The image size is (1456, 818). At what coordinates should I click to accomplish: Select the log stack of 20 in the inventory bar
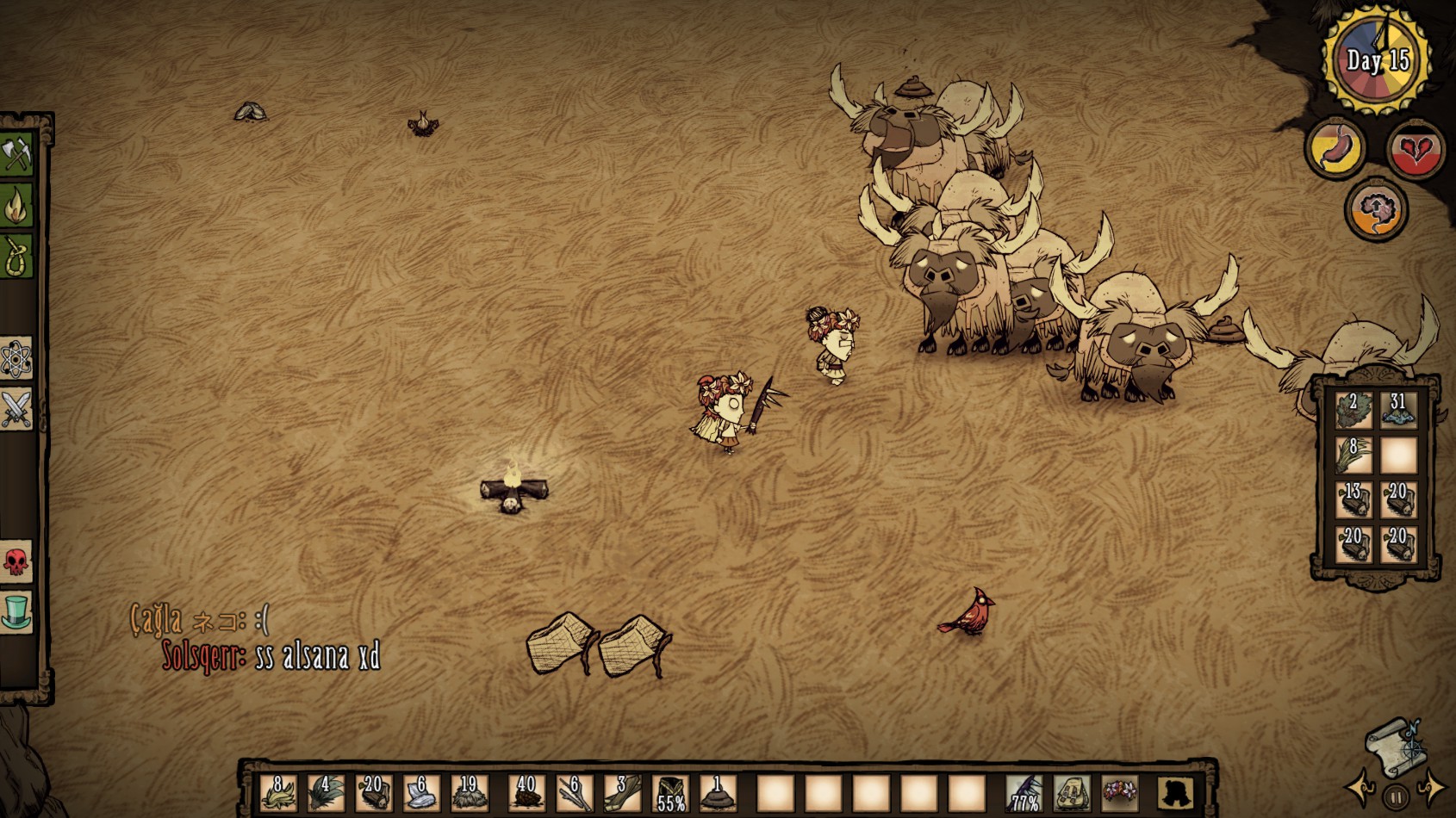(x=373, y=792)
